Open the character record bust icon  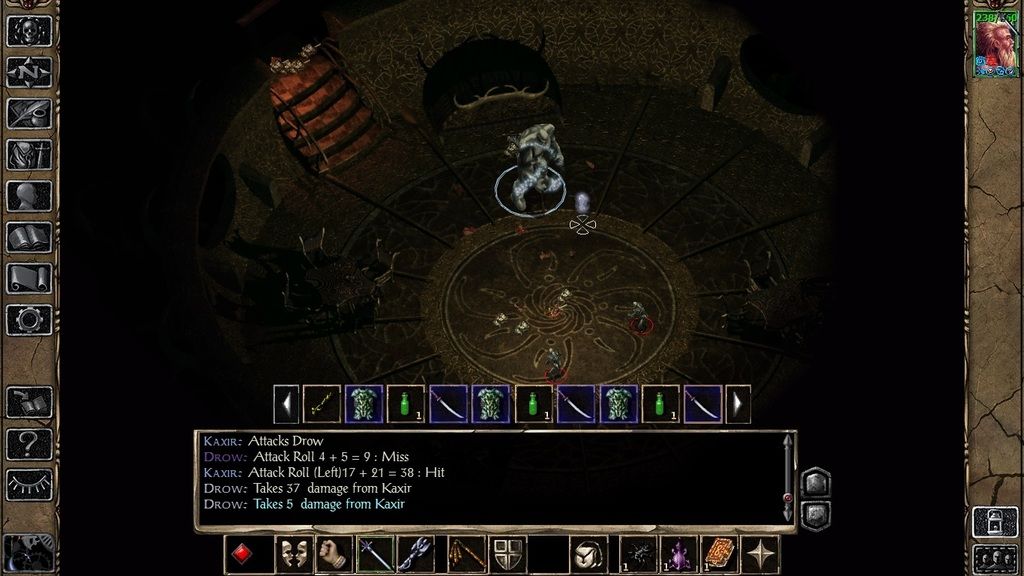click(x=29, y=196)
